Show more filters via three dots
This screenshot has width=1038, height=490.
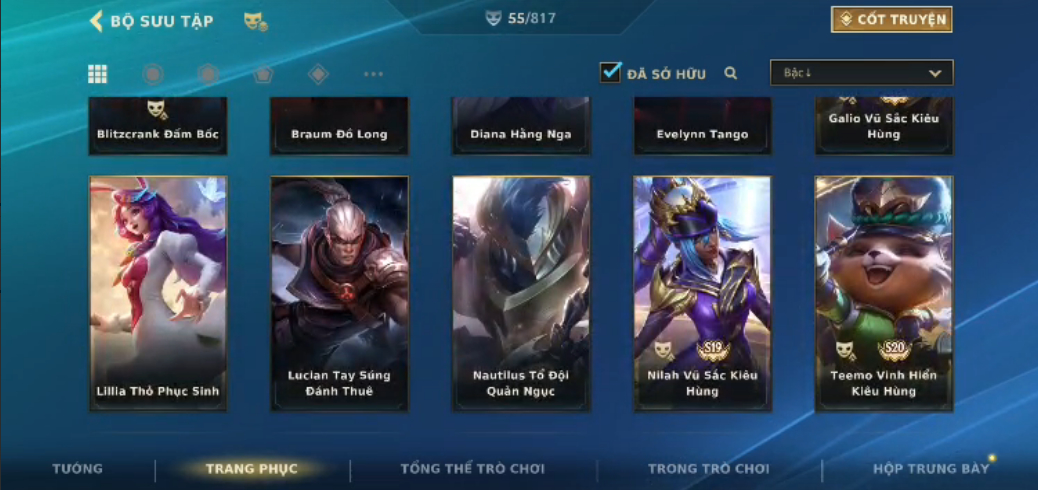[373, 74]
